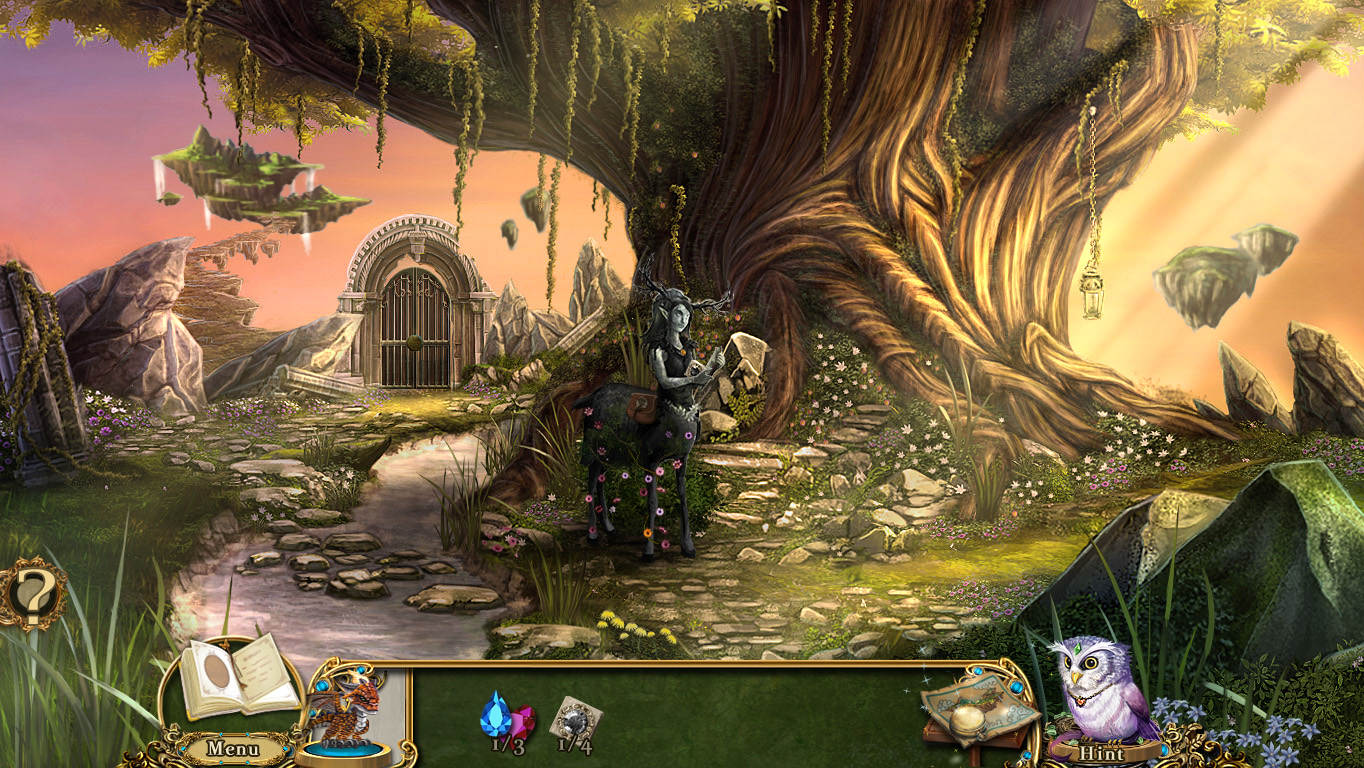Click the satchel on the faun's back
Viewport: 1364px width, 768px height.
click(640, 408)
